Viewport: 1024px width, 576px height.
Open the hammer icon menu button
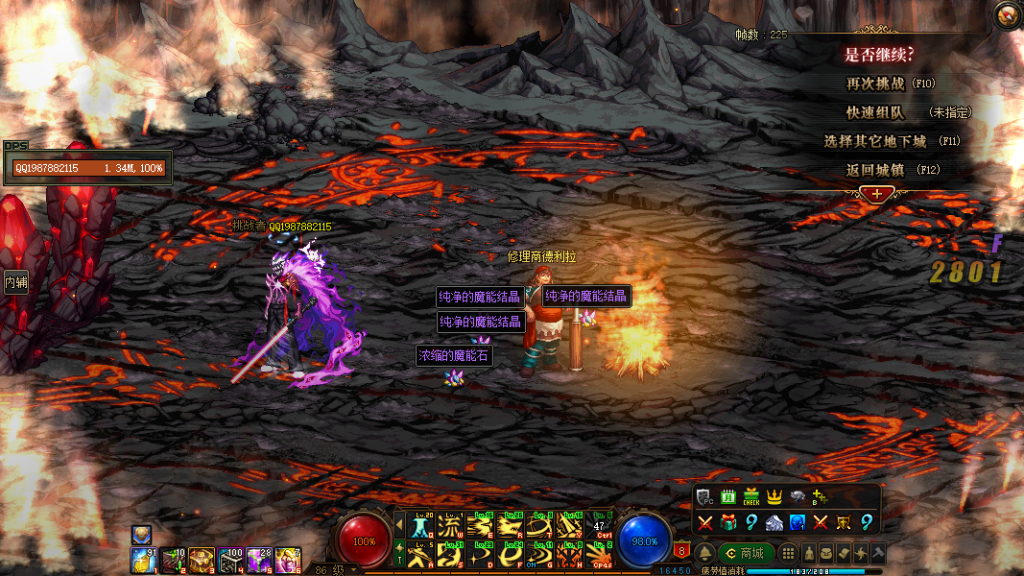click(x=879, y=553)
